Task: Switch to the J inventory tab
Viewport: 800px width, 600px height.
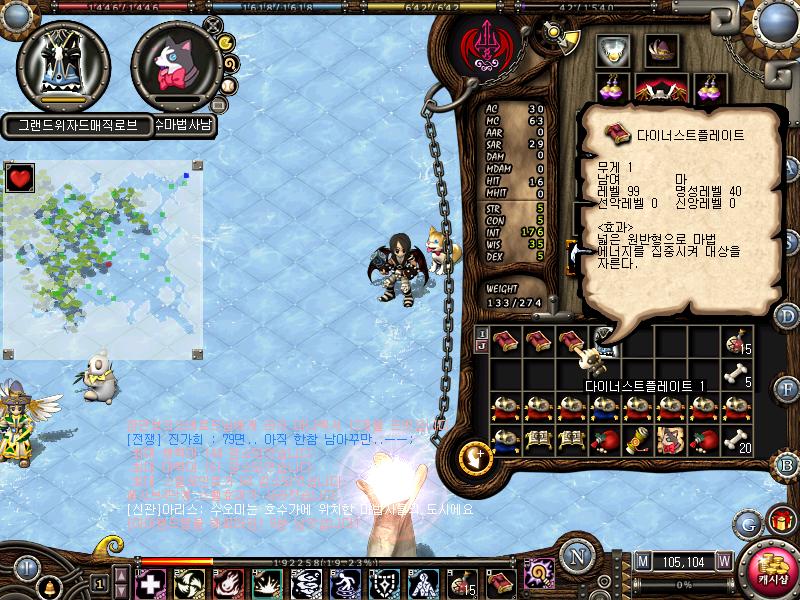Action: click(482, 346)
